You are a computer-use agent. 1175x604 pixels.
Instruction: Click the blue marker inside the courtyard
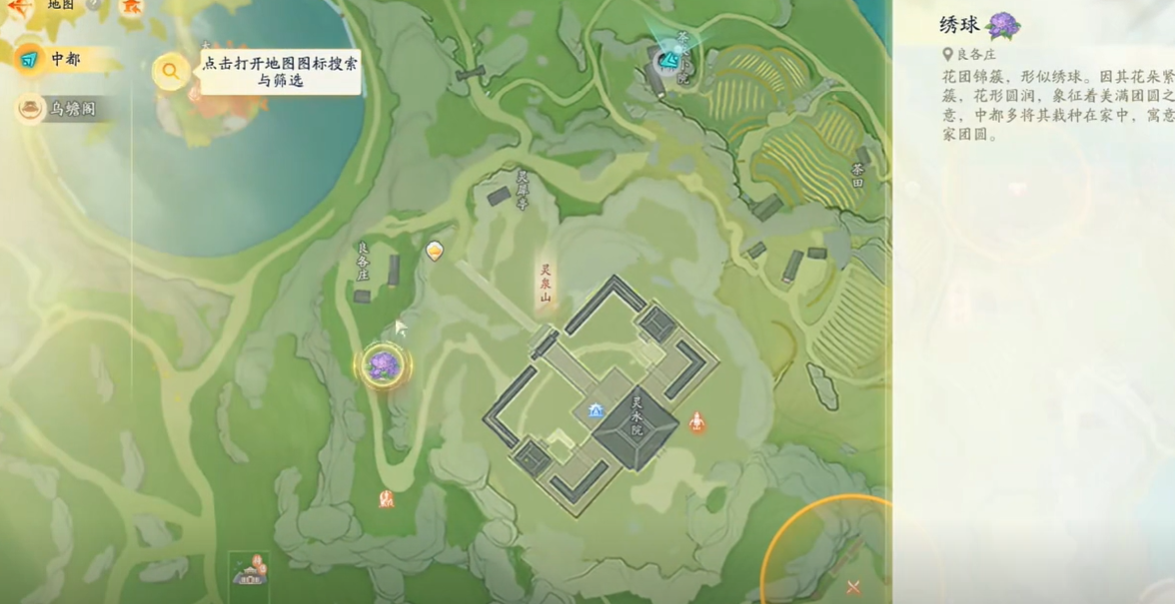[597, 410]
